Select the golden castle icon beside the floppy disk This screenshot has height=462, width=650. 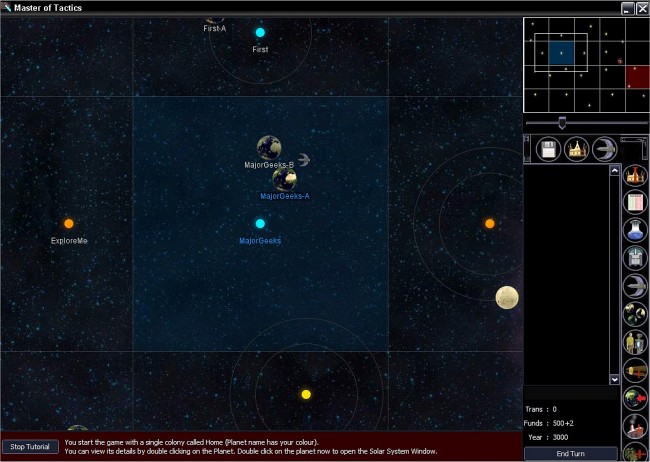point(576,150)
